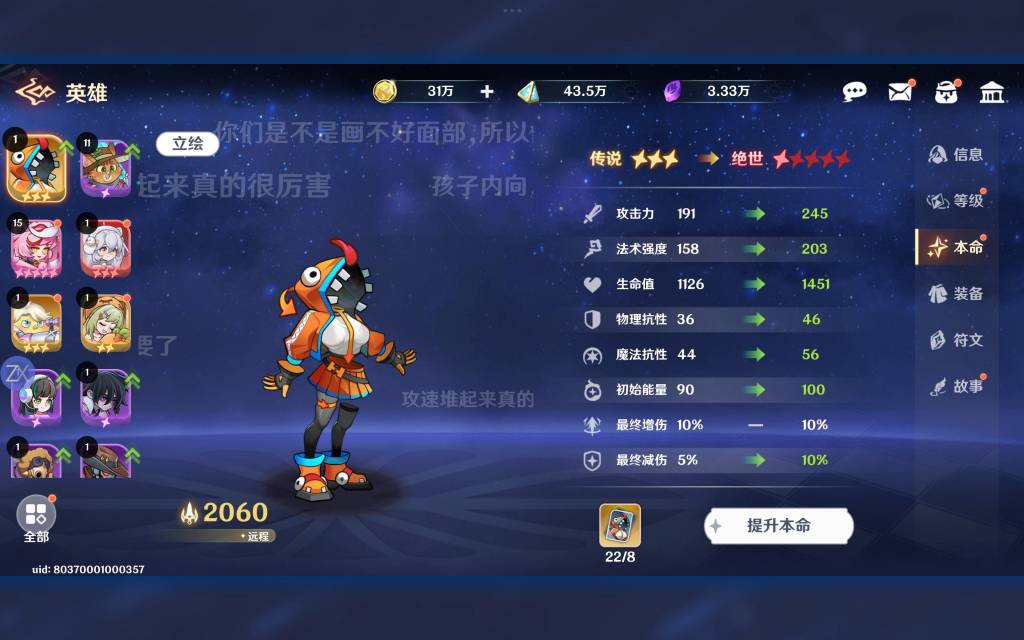
Task: Open the mail envelope inbox
Action: [x=900, y=92]
